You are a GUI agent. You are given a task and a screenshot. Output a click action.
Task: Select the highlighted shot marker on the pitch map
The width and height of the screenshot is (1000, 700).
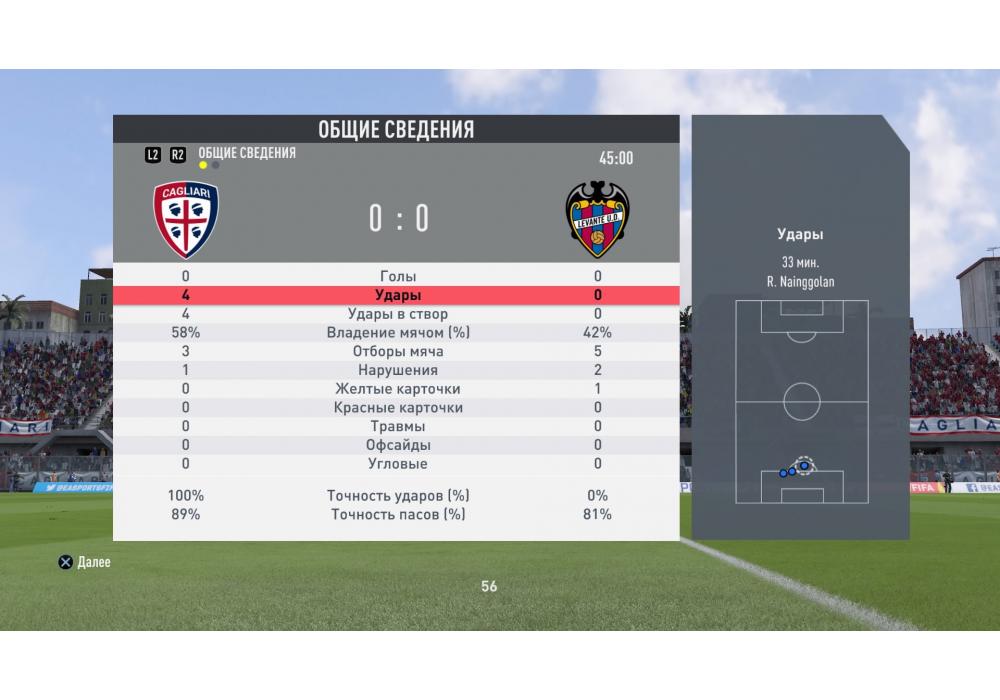coord(804,465)
